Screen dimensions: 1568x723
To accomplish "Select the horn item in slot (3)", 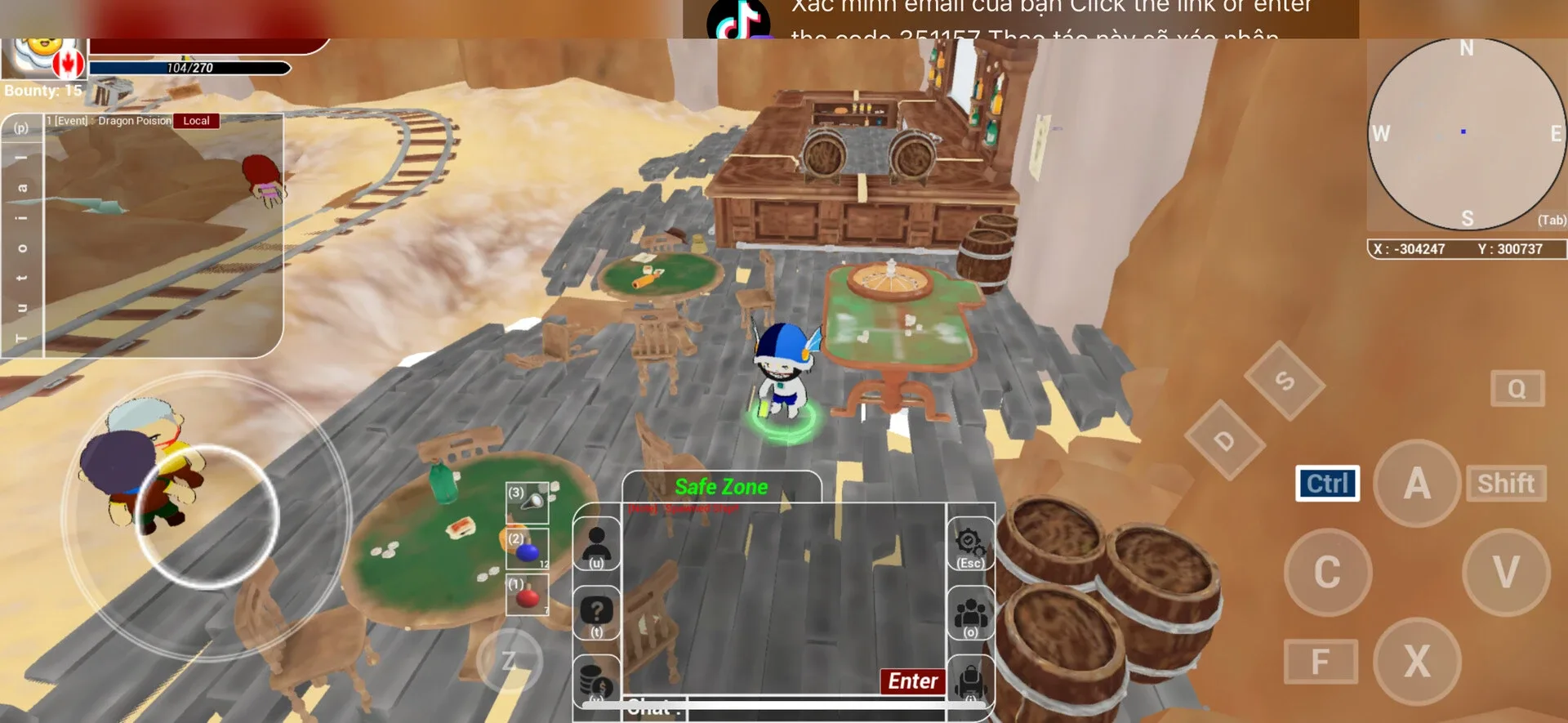I will point(525,501).
